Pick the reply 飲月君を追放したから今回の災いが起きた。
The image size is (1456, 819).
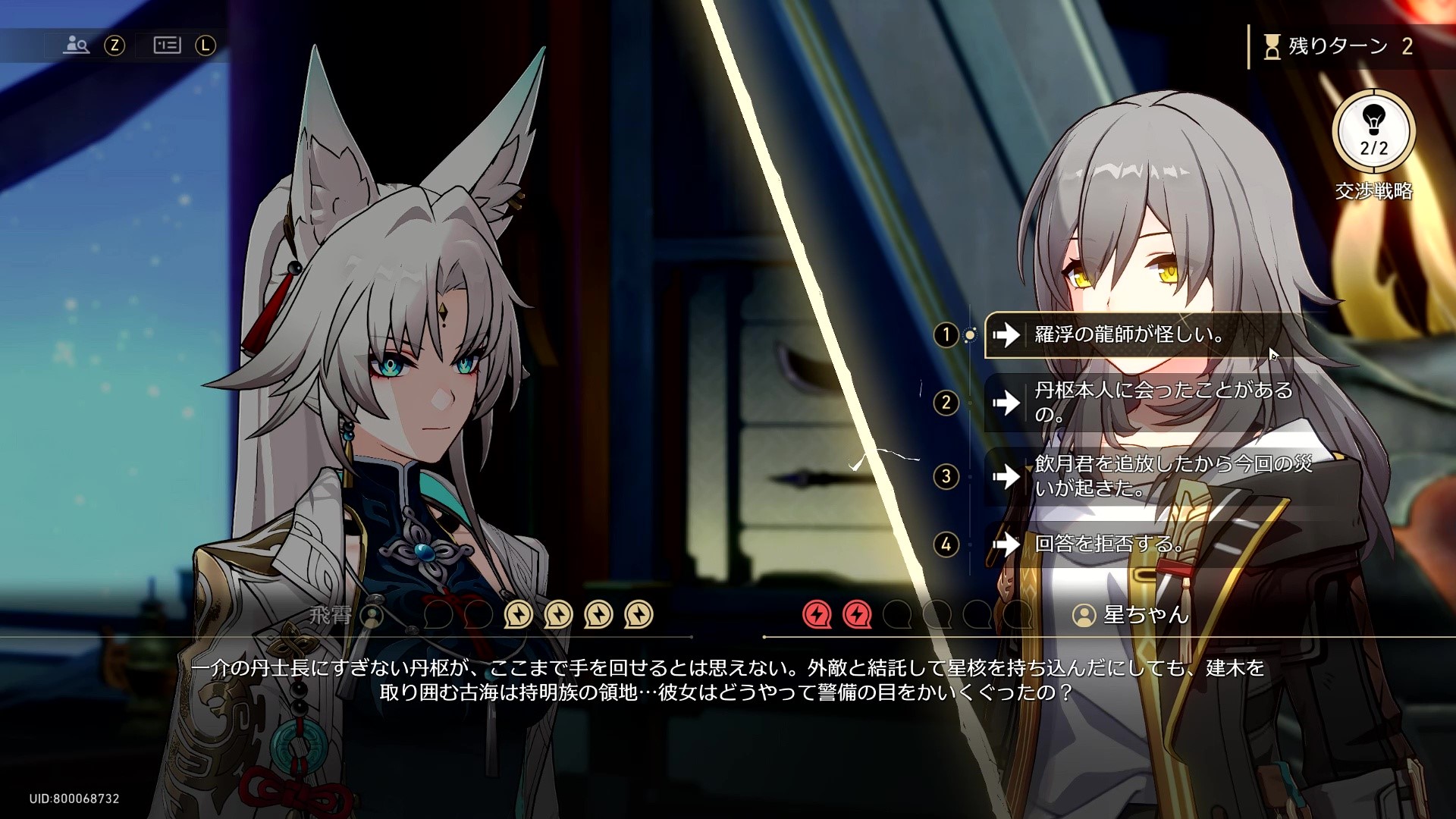pyautogui.click(x=1153, y=476)
